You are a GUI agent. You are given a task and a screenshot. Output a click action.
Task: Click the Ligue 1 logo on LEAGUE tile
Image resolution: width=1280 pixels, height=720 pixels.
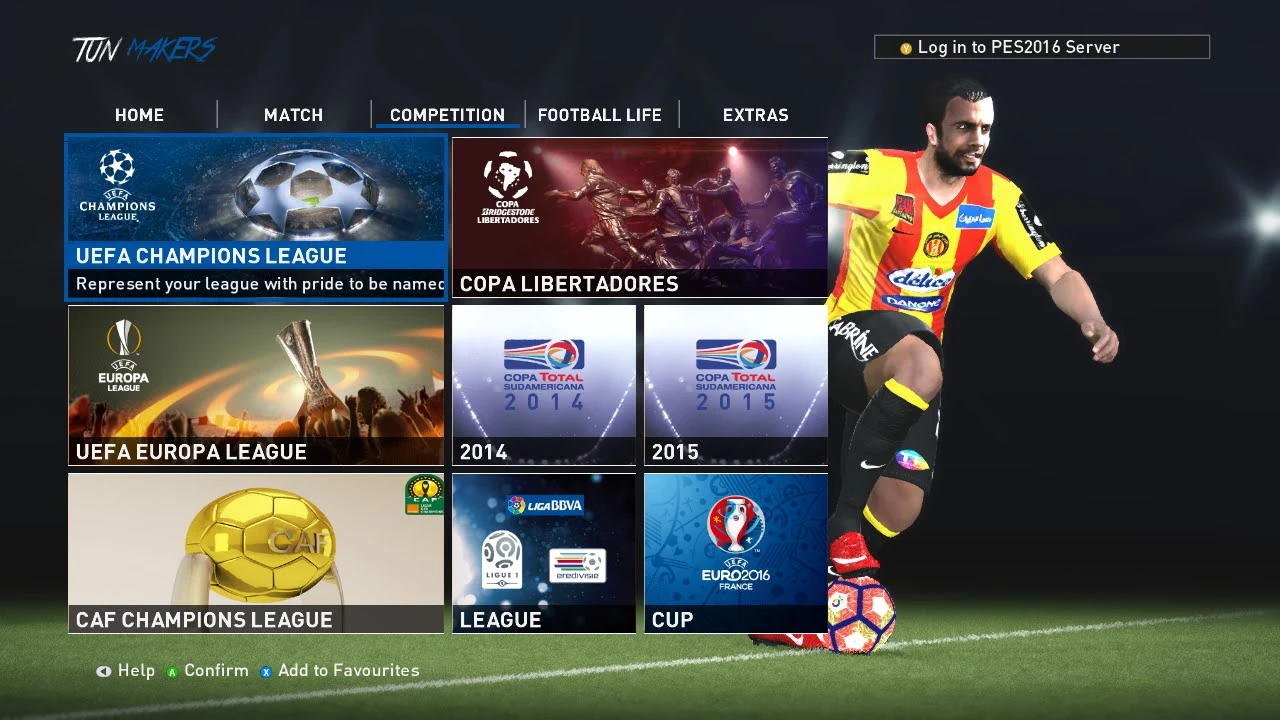click(503, 558)
